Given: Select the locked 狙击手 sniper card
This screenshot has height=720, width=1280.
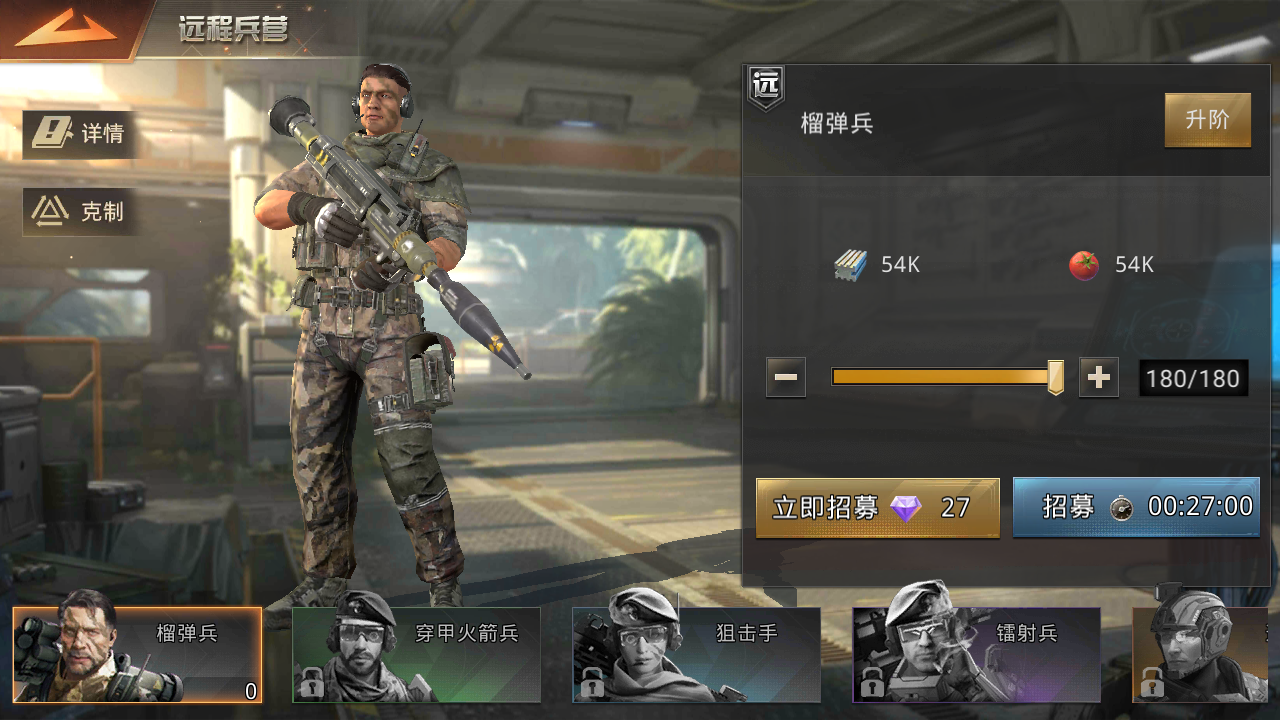Looking at the screenshot, I should 696,654.
